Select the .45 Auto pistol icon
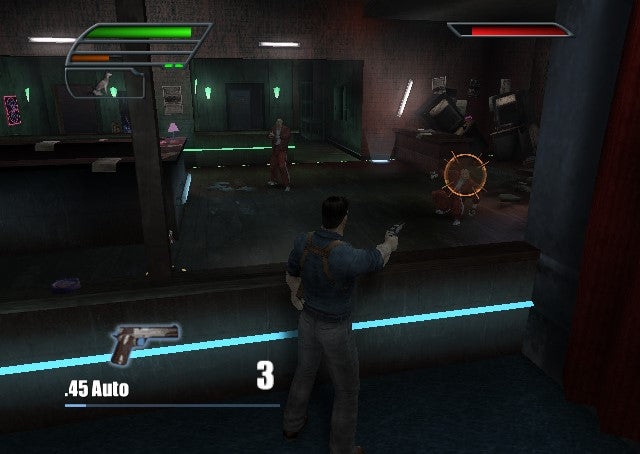 coord(143,343)
